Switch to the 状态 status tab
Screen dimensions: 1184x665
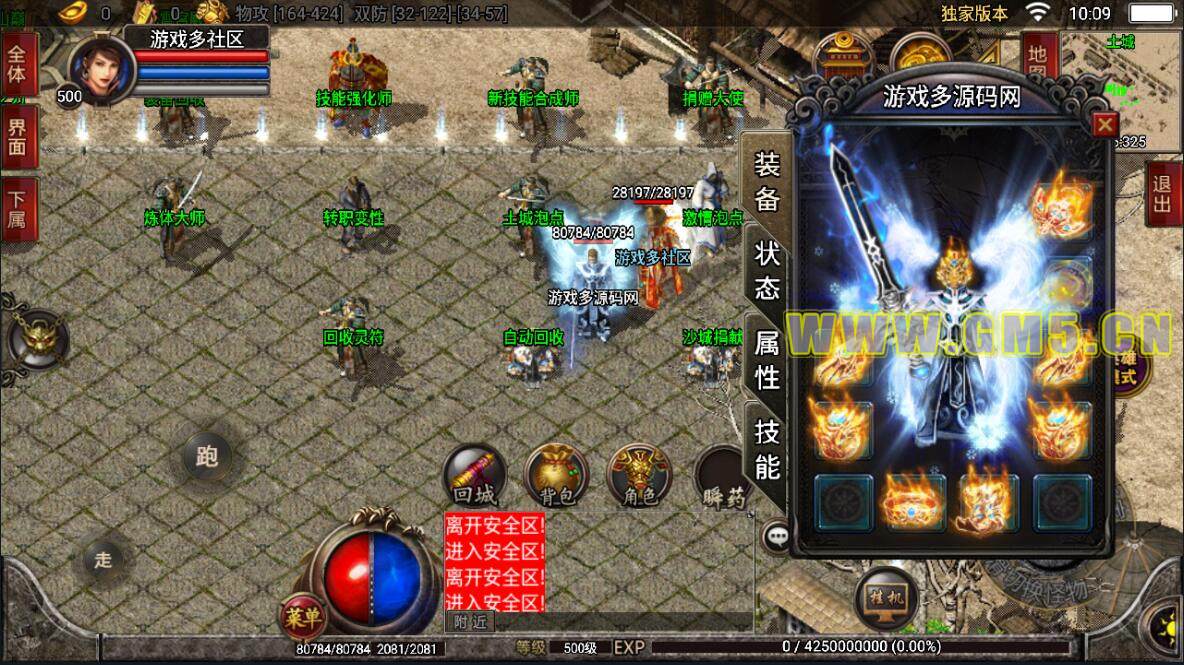[767, 270]
